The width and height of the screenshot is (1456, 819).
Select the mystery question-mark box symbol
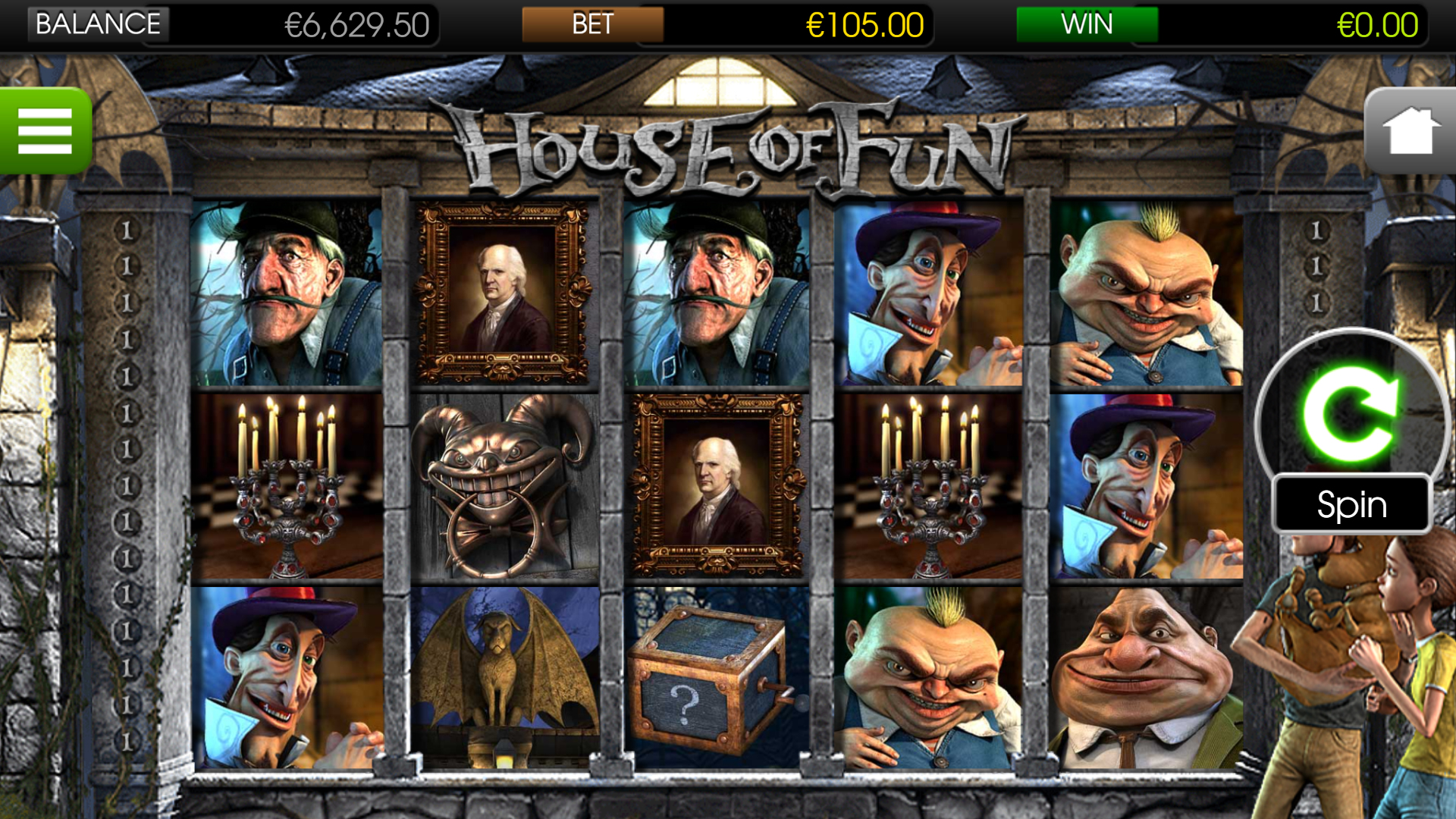coord(717,686)
